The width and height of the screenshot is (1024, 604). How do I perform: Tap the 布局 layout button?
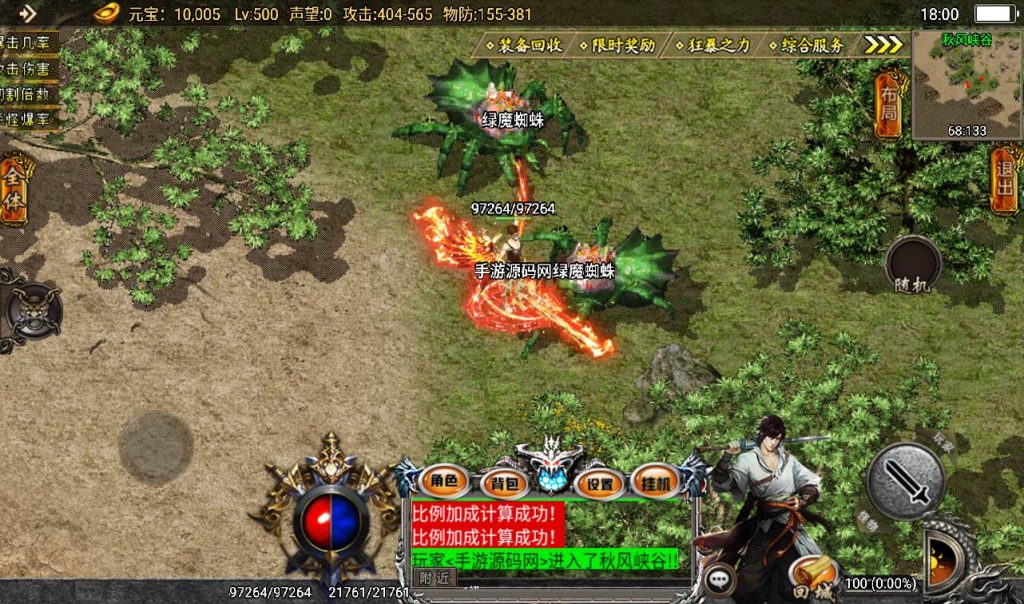[888, 105]
